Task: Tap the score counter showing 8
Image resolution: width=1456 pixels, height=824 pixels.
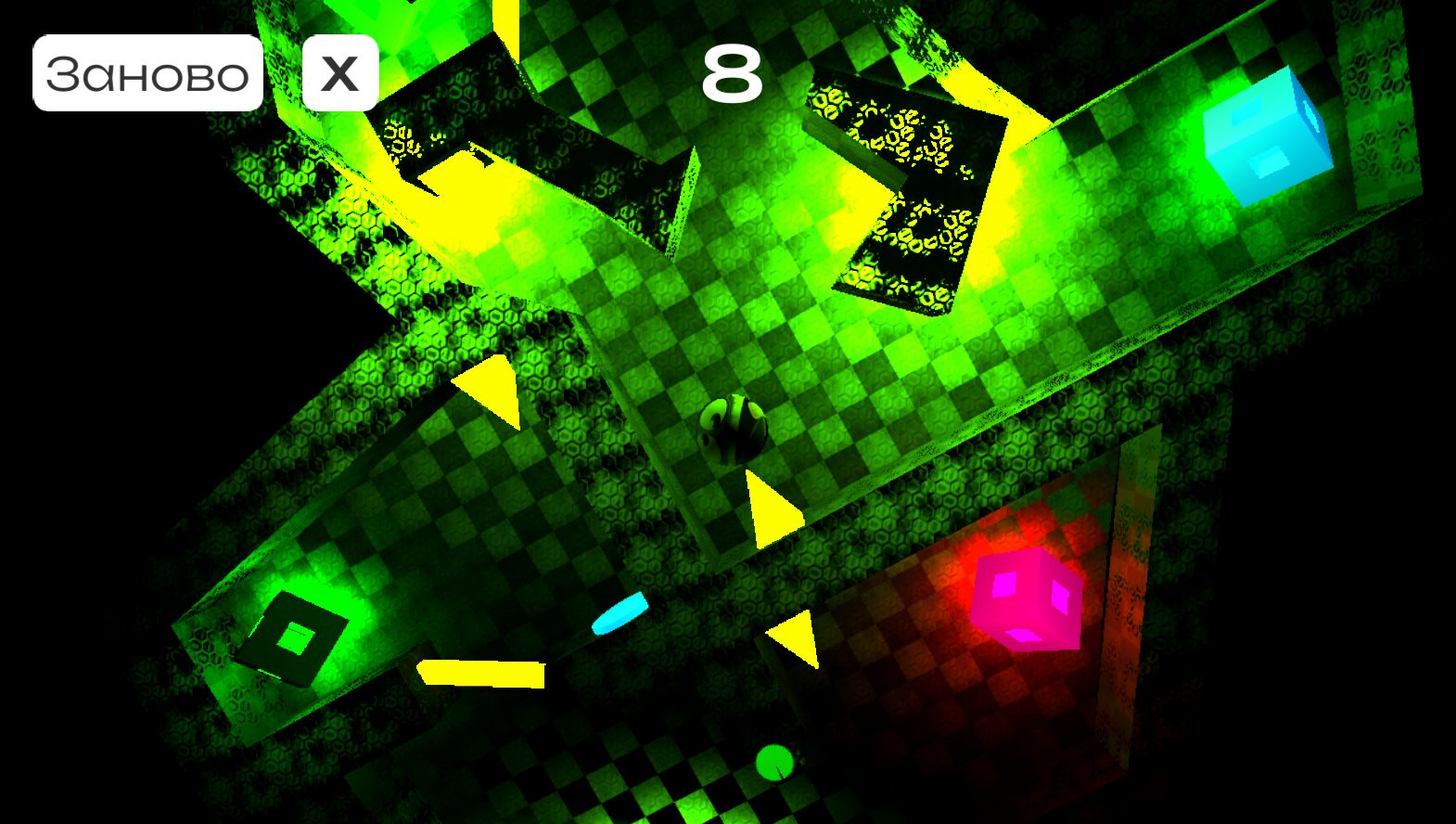Action: tap(732, 74)
